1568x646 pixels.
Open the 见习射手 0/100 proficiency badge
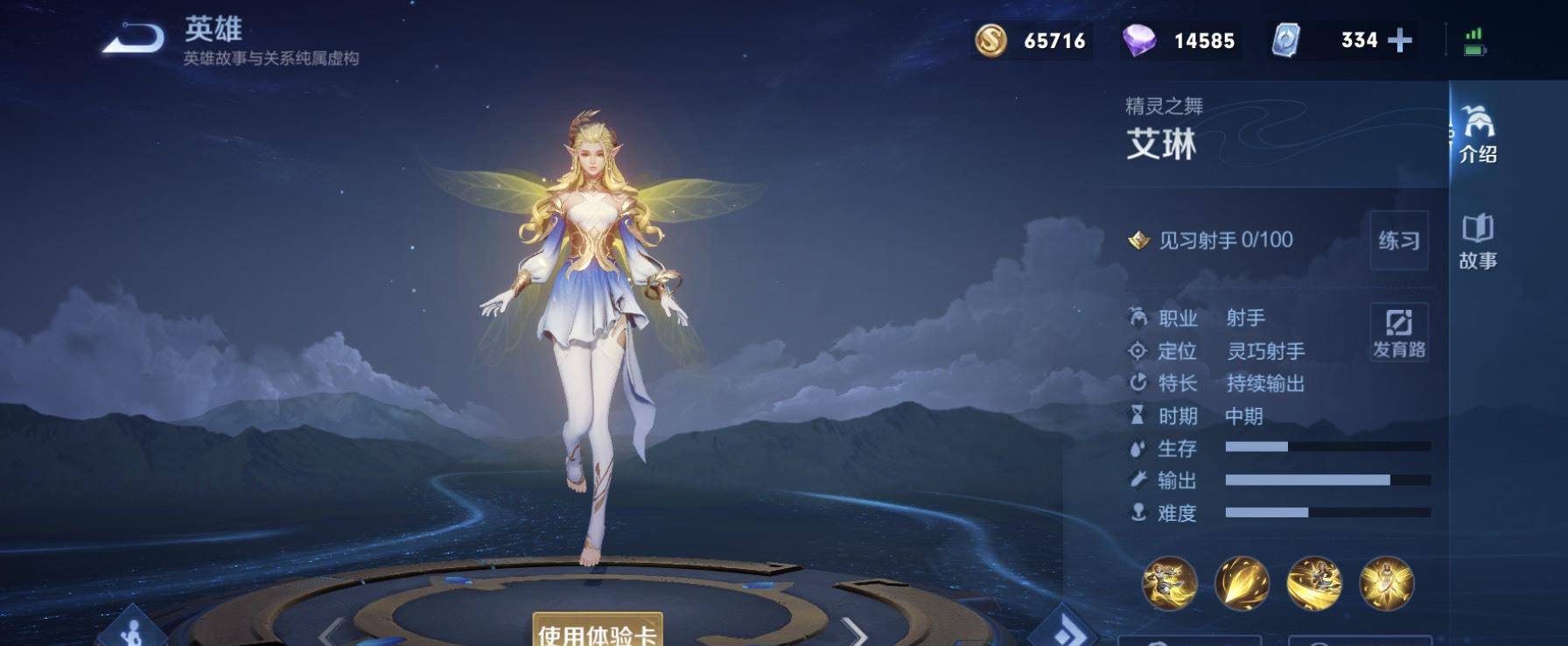(1212, 240)
